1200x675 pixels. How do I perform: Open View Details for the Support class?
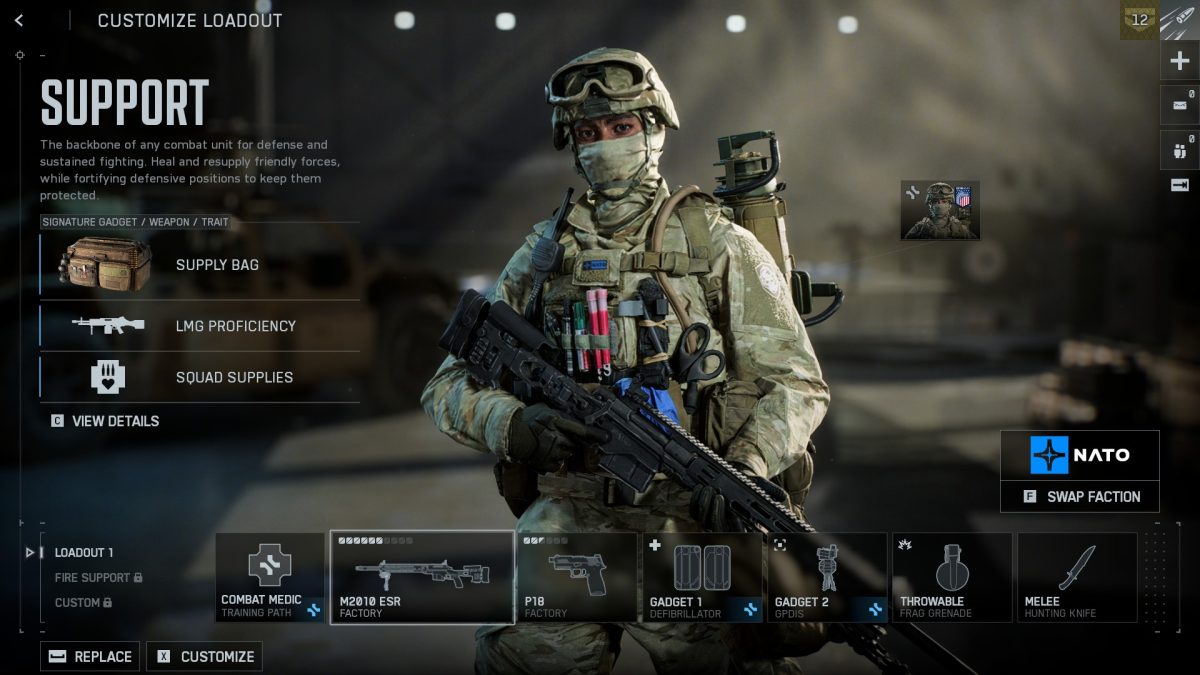(x=105, y=421)
